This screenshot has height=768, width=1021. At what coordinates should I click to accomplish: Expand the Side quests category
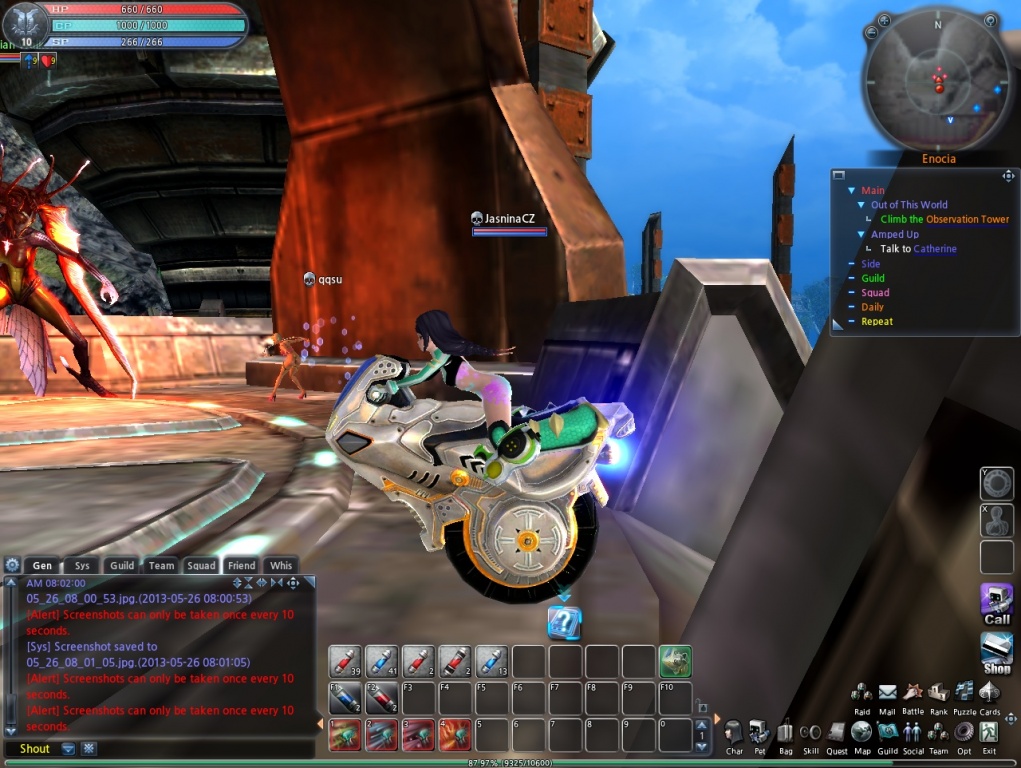coord(871,264)
